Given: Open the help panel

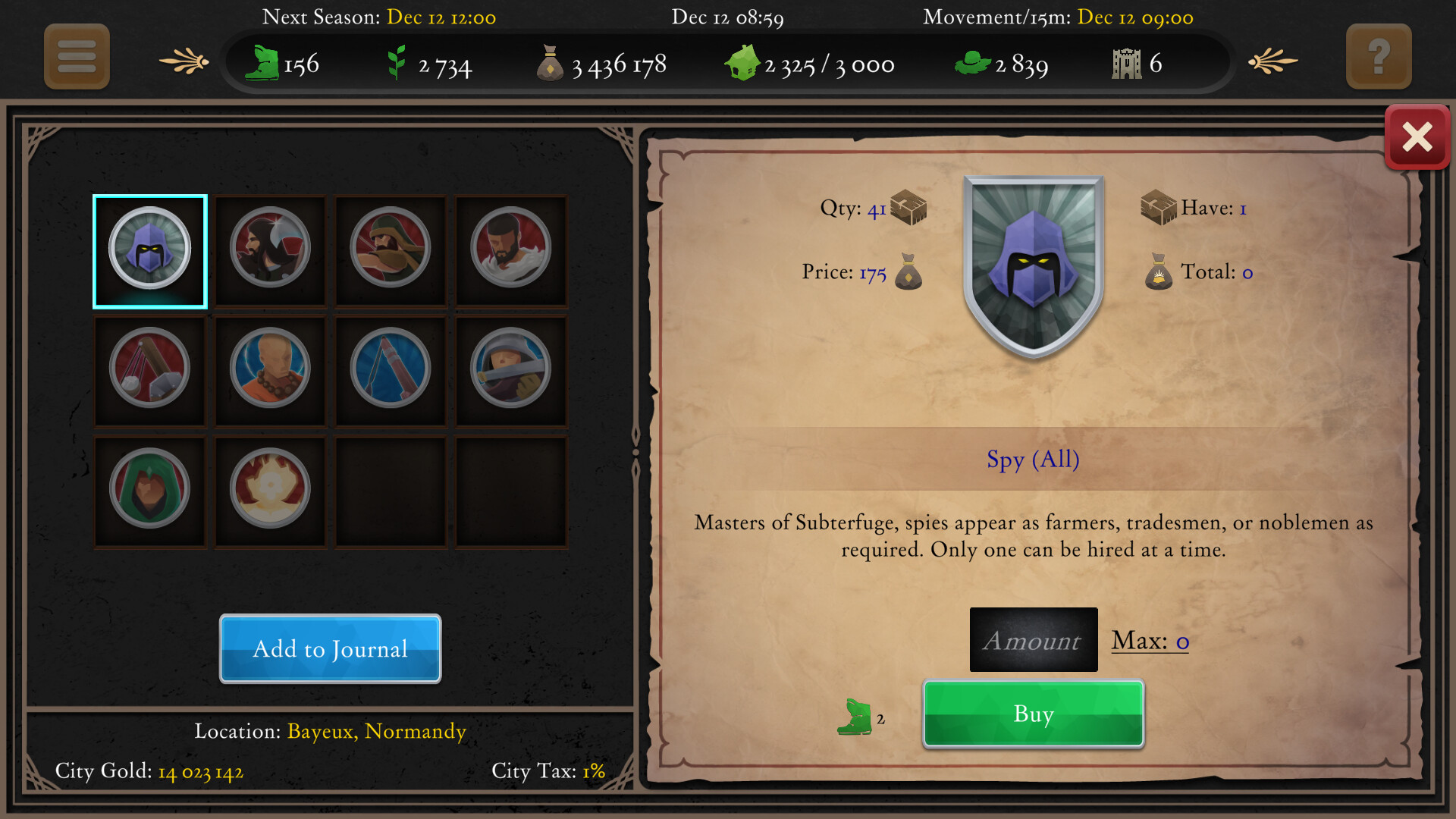Looking at the screenshot, I should (x=1379, y=57).
